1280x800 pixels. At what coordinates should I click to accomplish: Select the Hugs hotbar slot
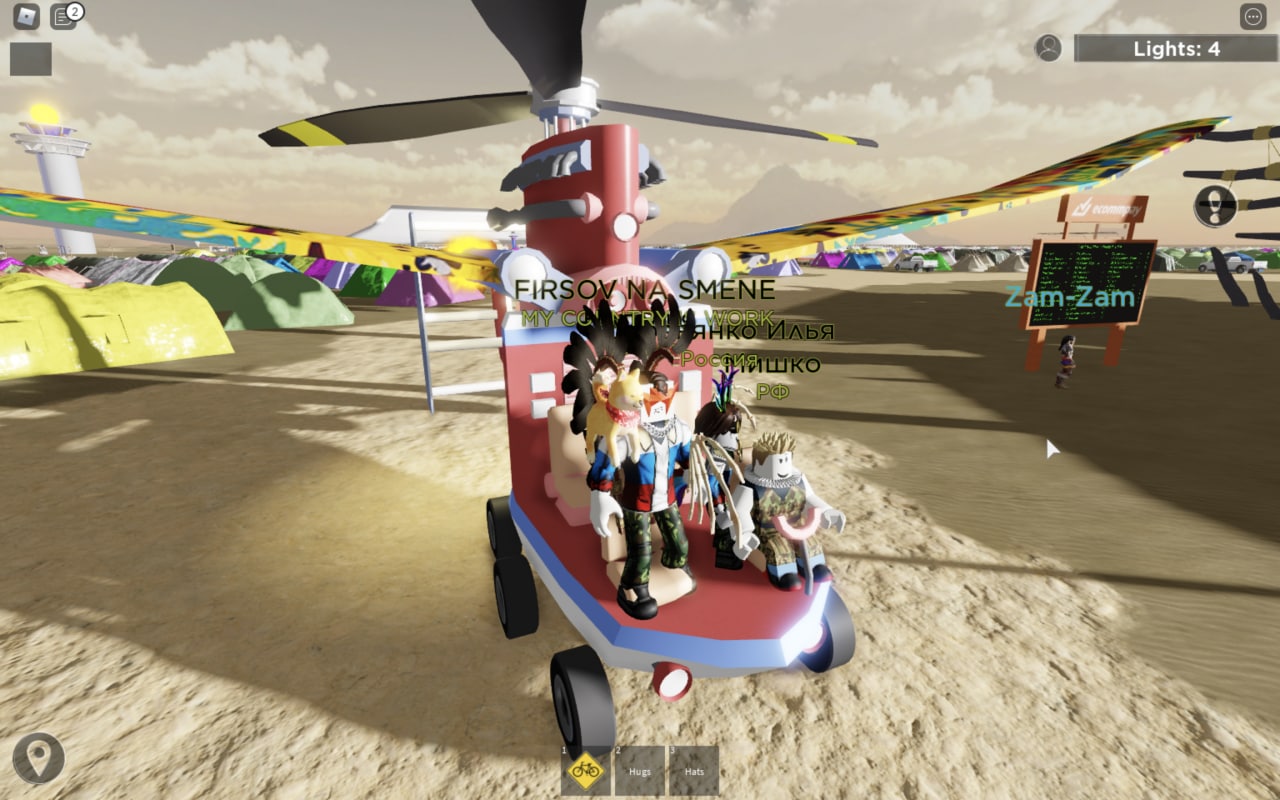click(x=639, y=770)
